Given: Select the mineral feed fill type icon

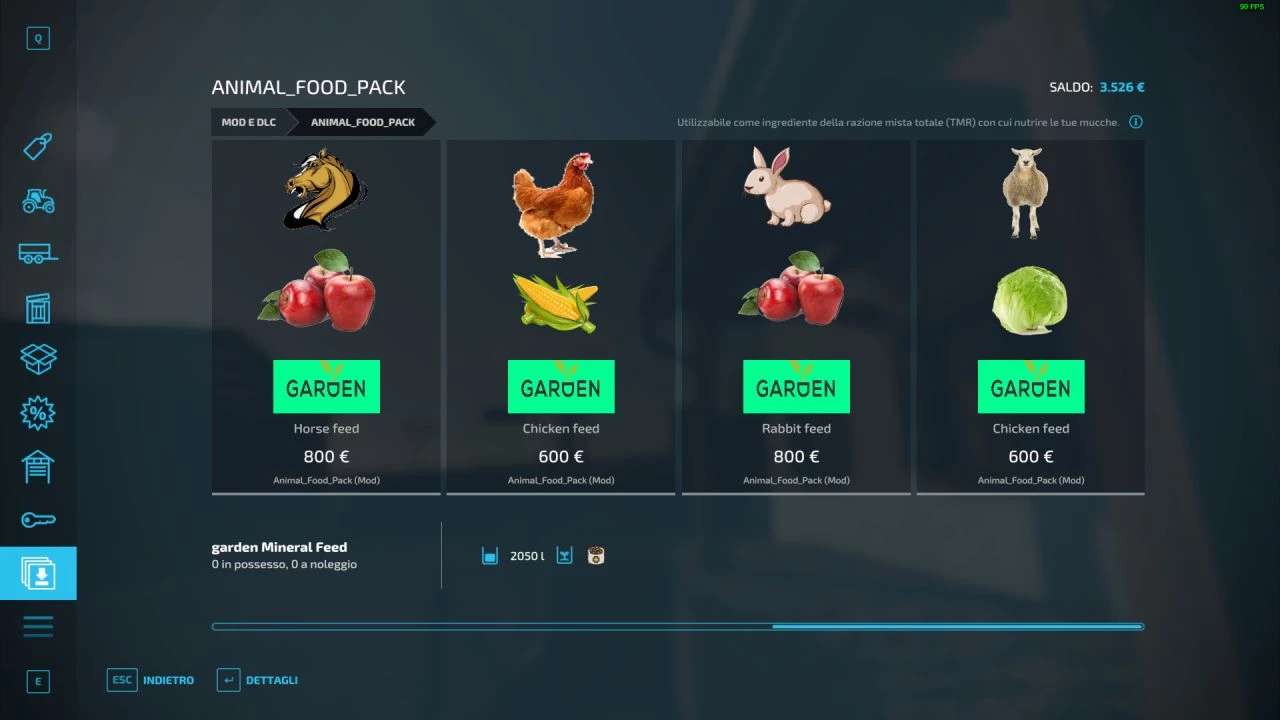Looking at the screenshot, I should (594, 554).
